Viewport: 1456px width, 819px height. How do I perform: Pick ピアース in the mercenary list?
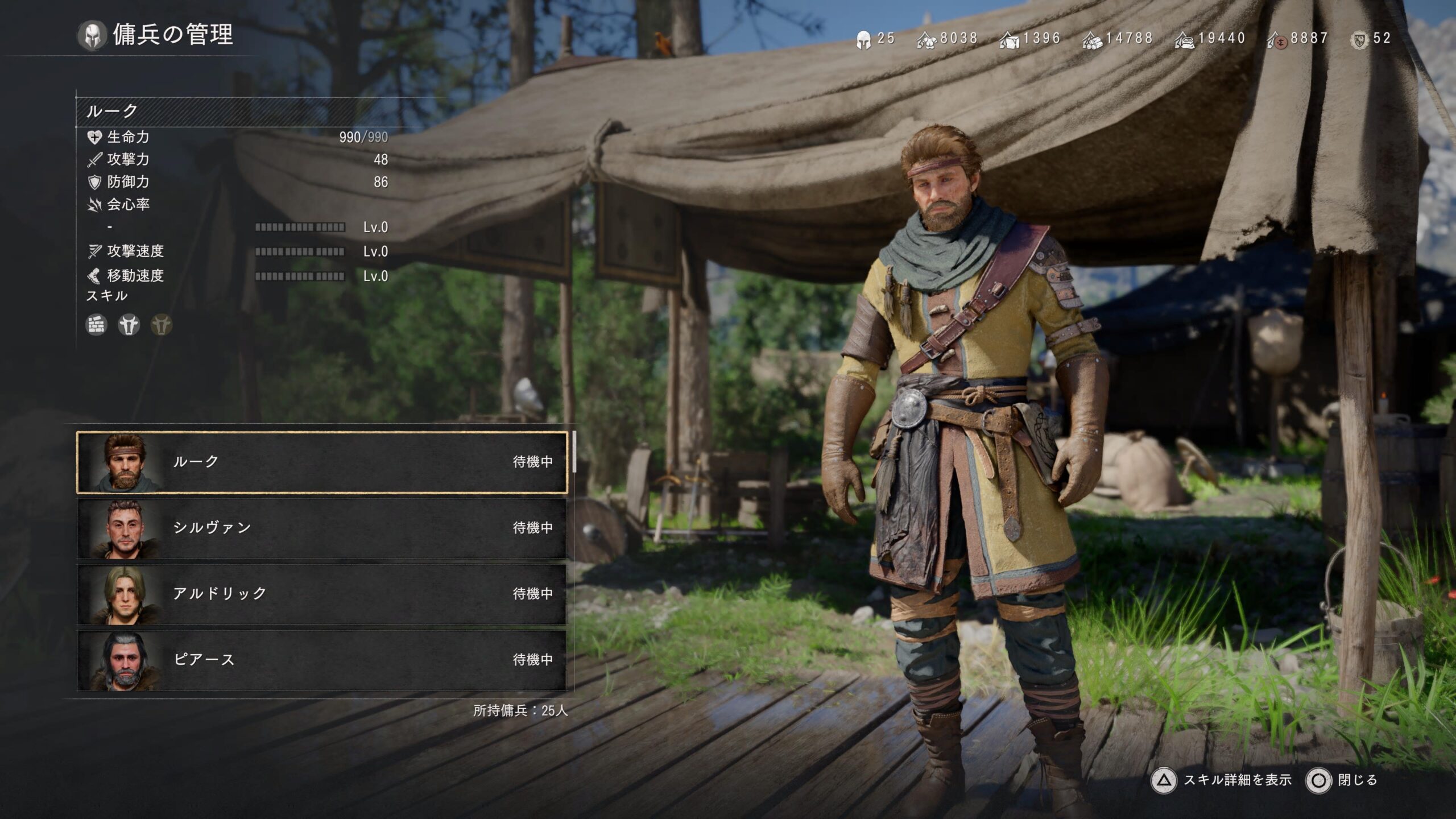click(322, 660)
